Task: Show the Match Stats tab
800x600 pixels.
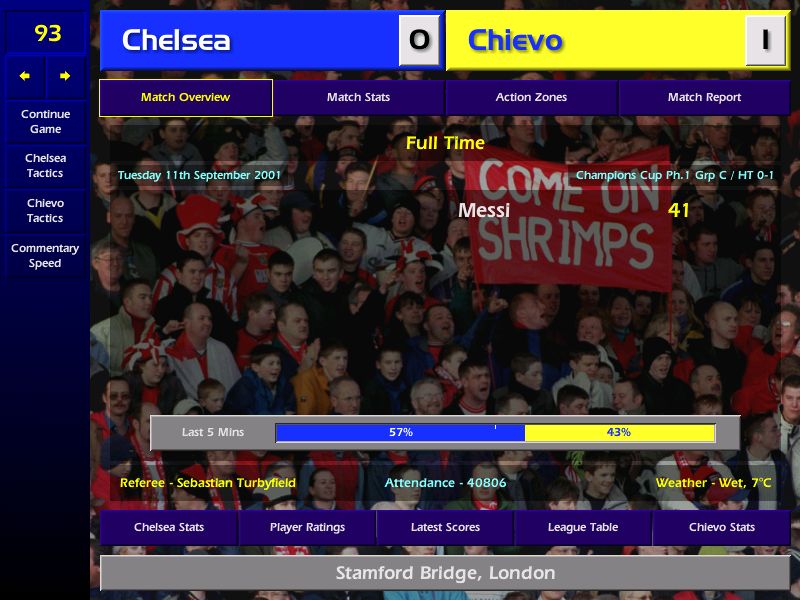Action: click(x=358, y=98)
